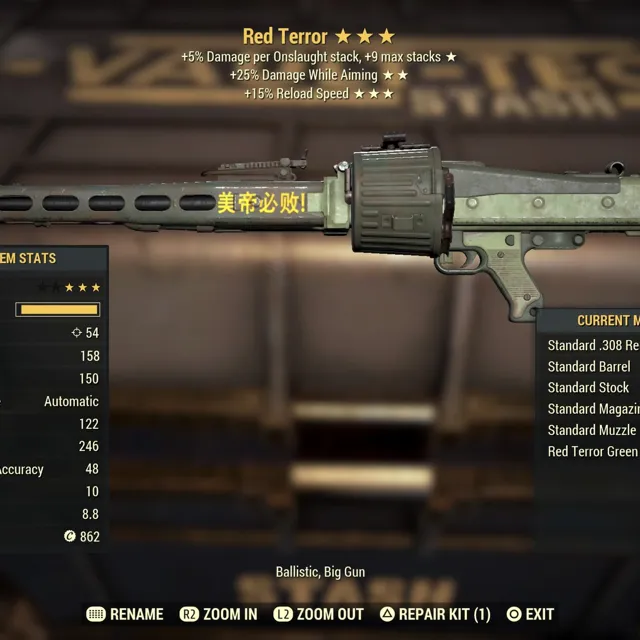Choose the Rename option
This screenshot has width=640, height=640.
pyautogui.click(x=125, y=614)
